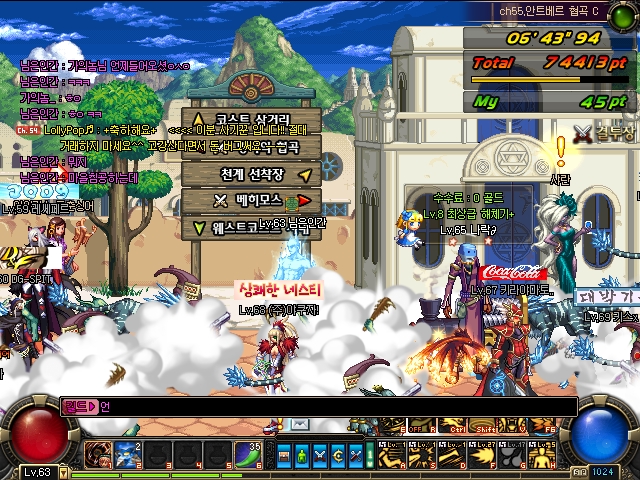This screenshot has height=480, width=640.
Task: Use the green leaf item with 35 count
Action: 248,454
